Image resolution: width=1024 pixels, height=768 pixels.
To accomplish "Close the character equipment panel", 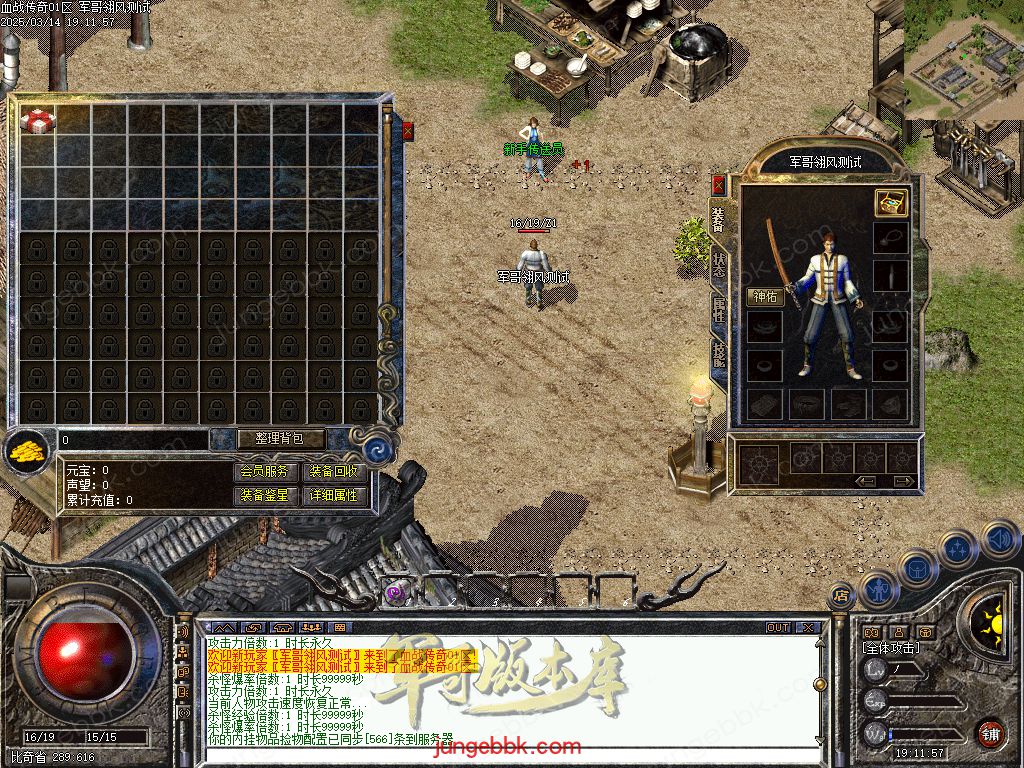I will [x=718, y=185].
